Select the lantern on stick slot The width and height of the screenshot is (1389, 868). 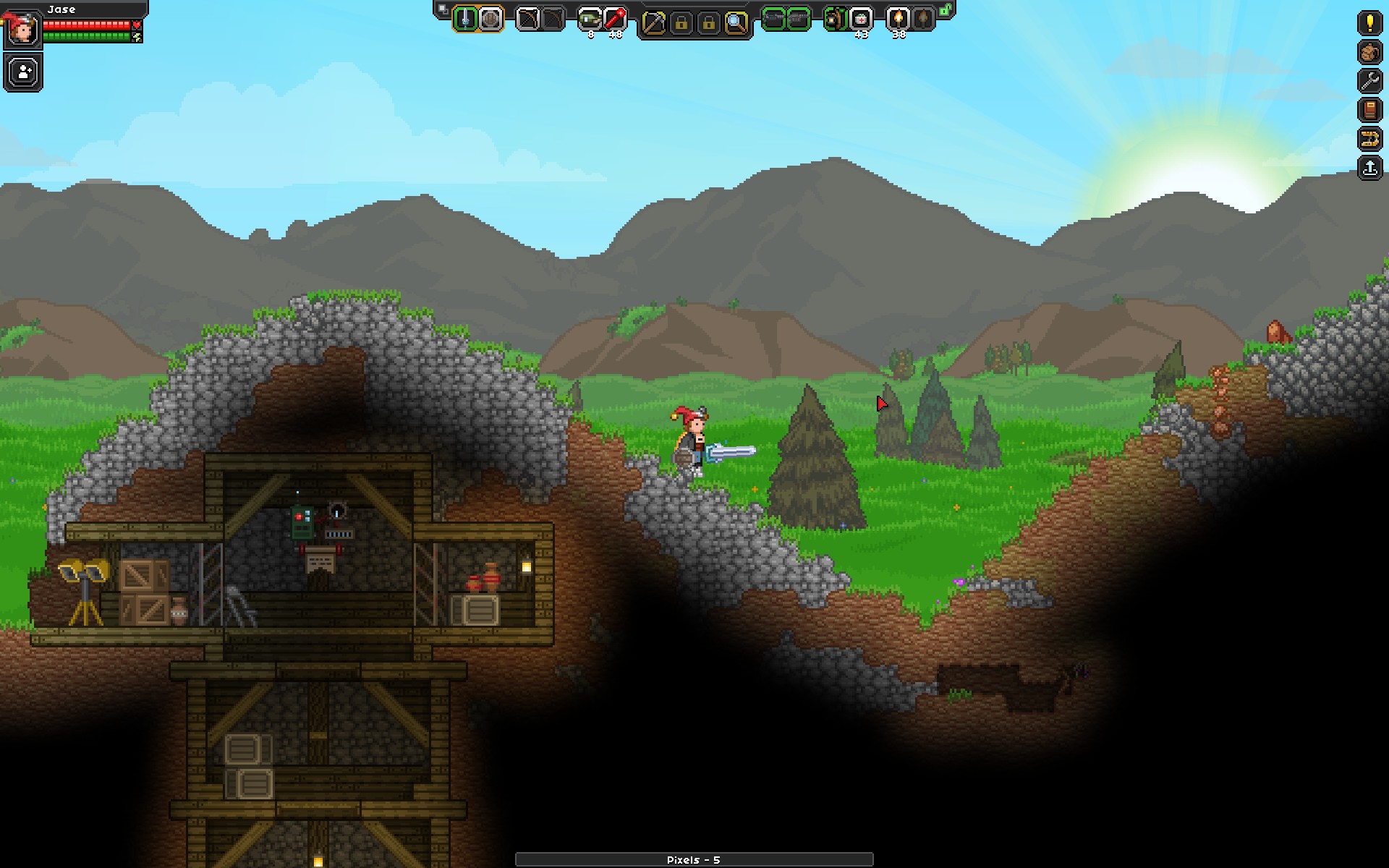pyautogui.click(x=836, y=19)
